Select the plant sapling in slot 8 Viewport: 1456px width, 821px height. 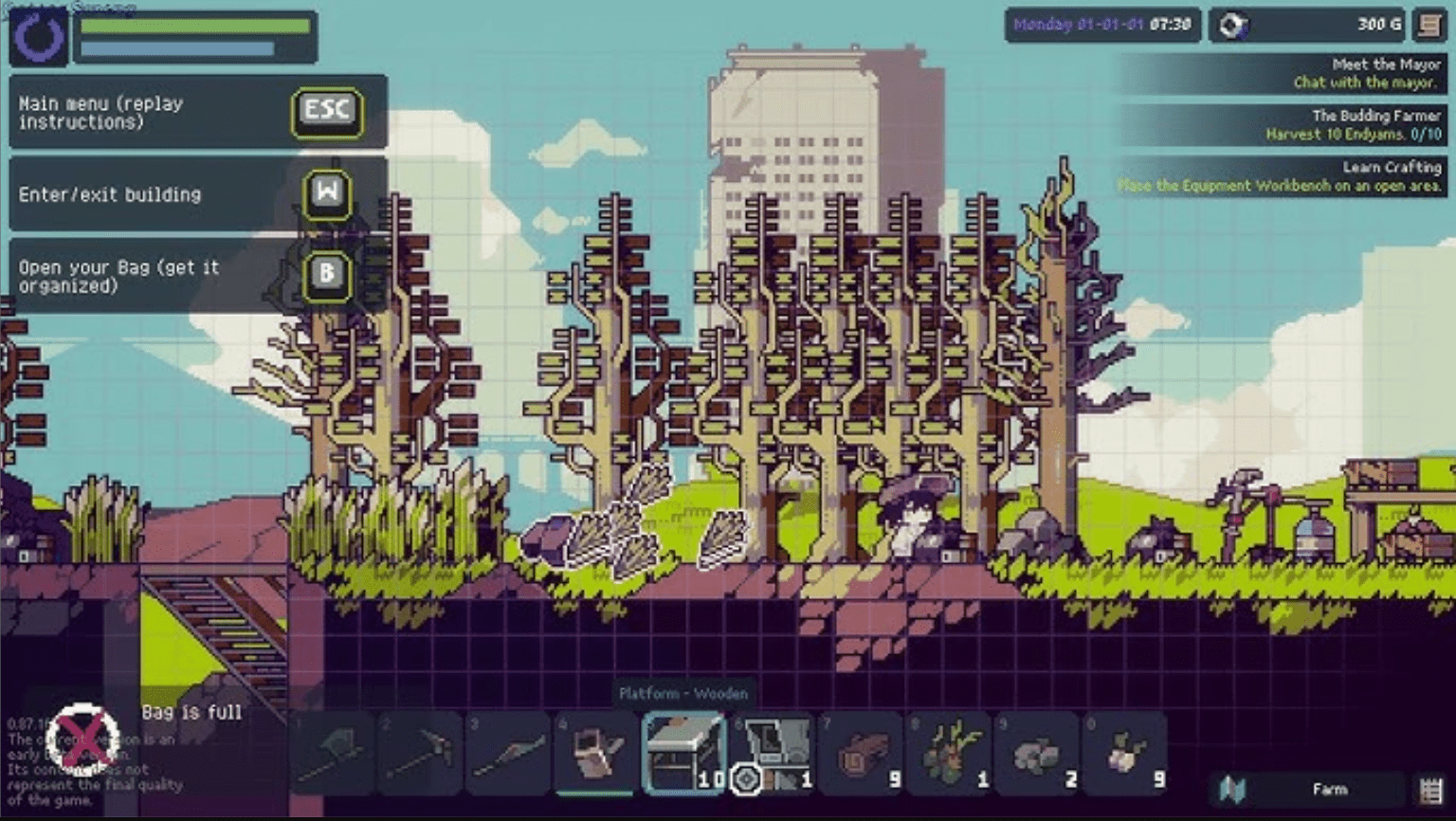[x=950, y=752]
